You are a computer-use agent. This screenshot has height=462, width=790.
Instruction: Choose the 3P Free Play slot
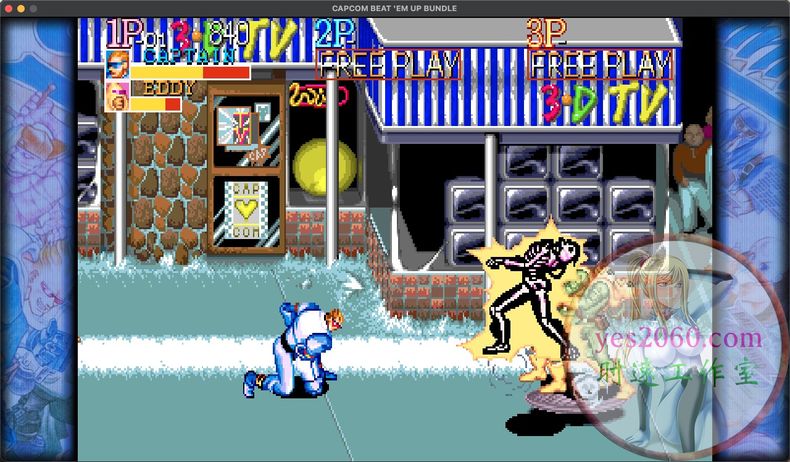pos(600,66)
